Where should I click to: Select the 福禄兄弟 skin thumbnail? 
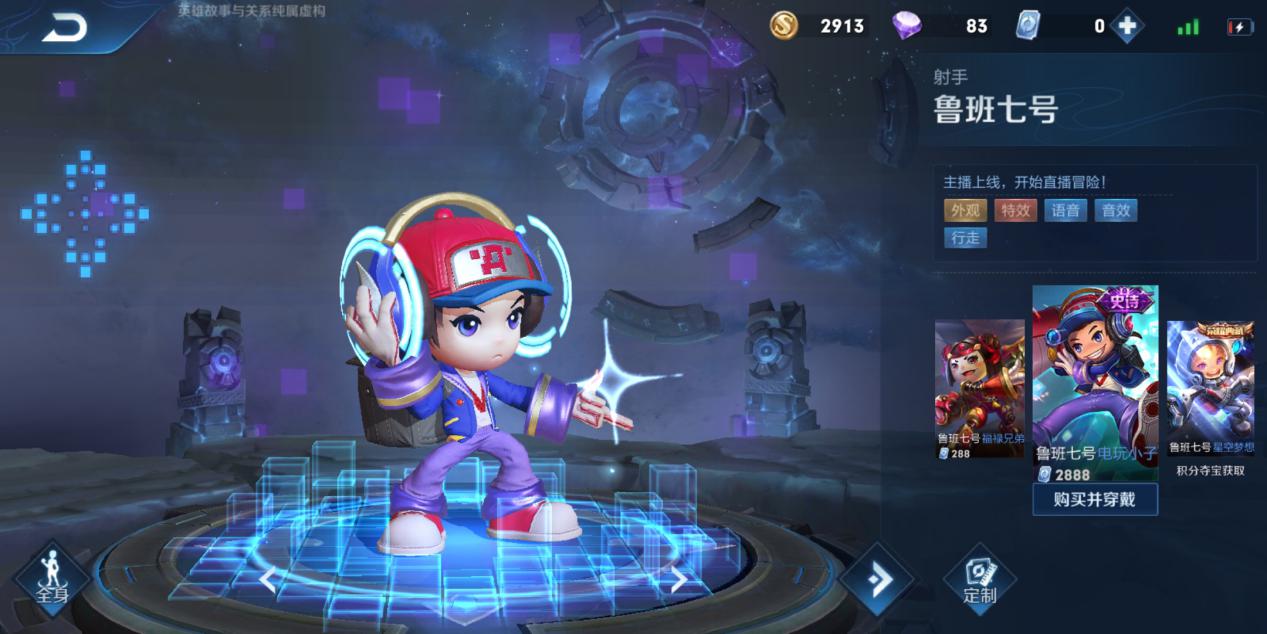click(979, 388)
